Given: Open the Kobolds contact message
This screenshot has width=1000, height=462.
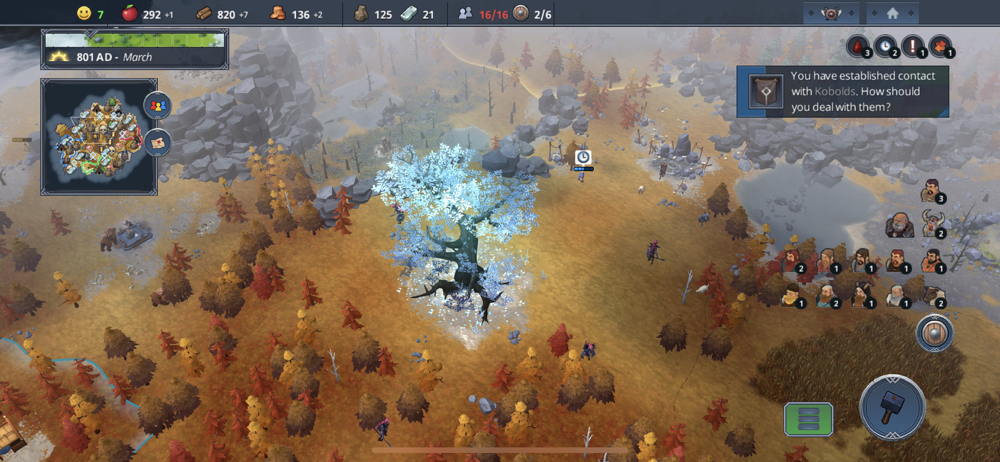Looking at the screenshot, I should (x=843, y=91).
